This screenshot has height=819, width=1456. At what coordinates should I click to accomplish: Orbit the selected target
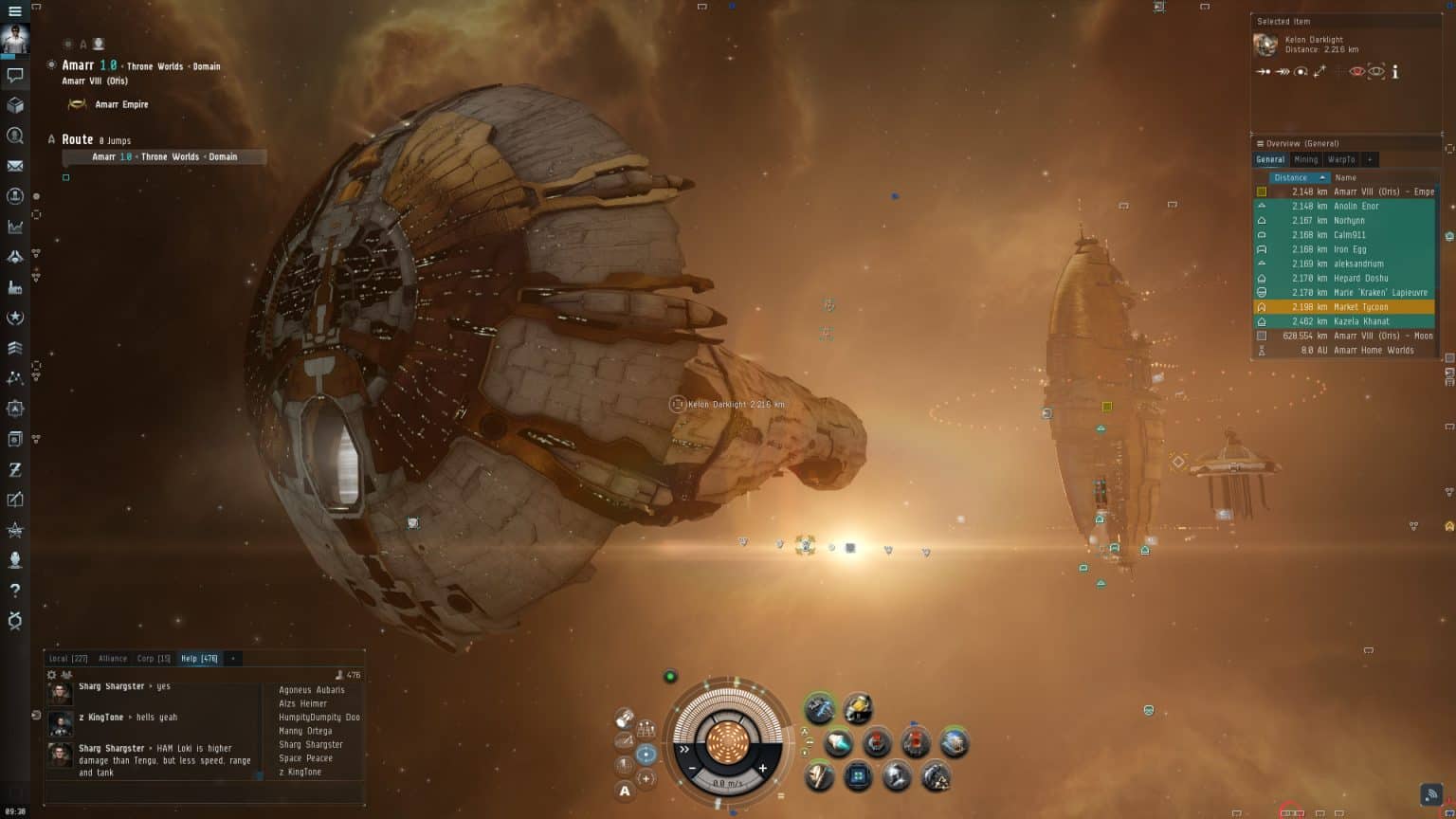pyautogui.click(x=1301, y=71)
